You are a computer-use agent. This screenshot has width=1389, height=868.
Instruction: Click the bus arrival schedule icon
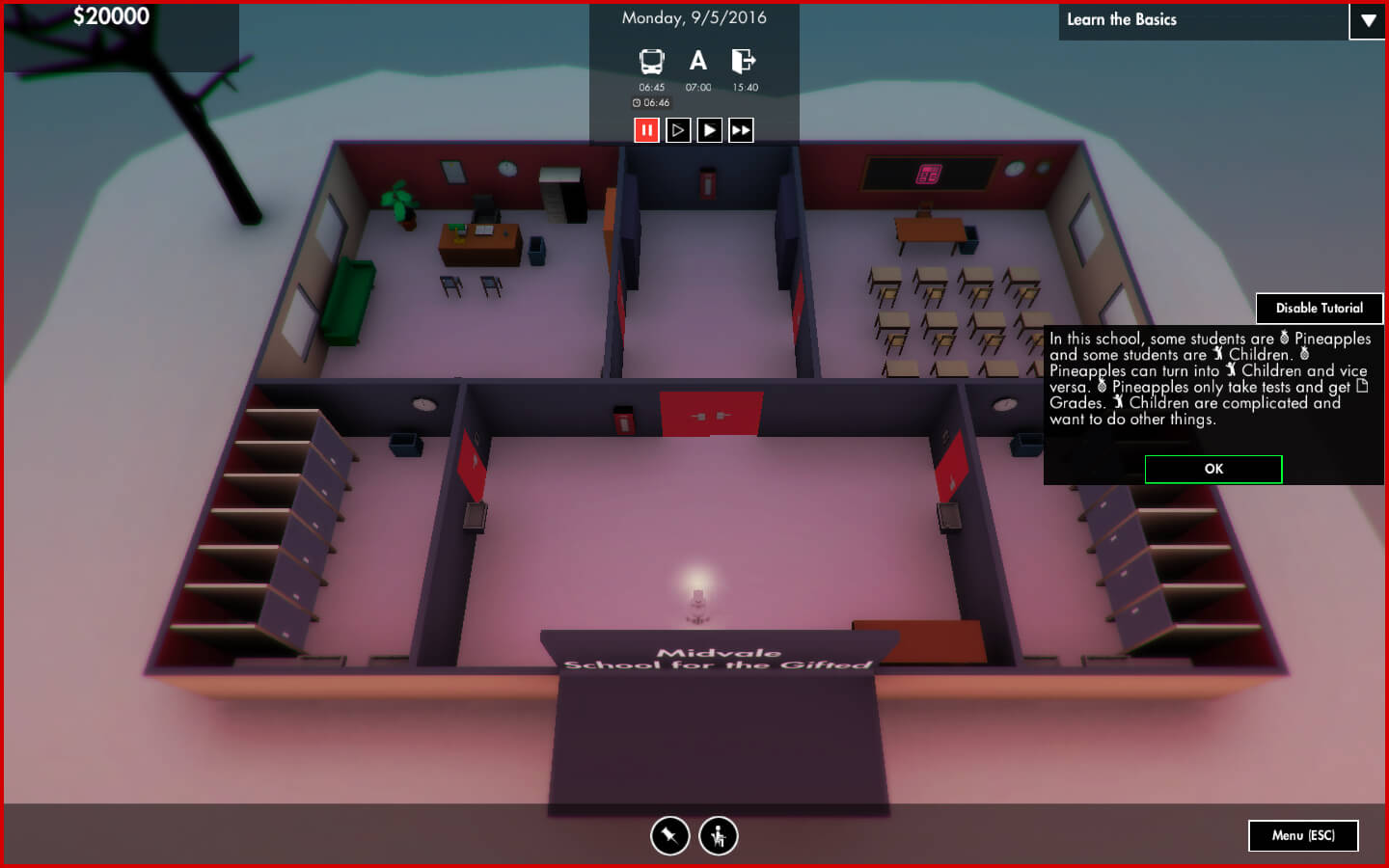(652, 62)
